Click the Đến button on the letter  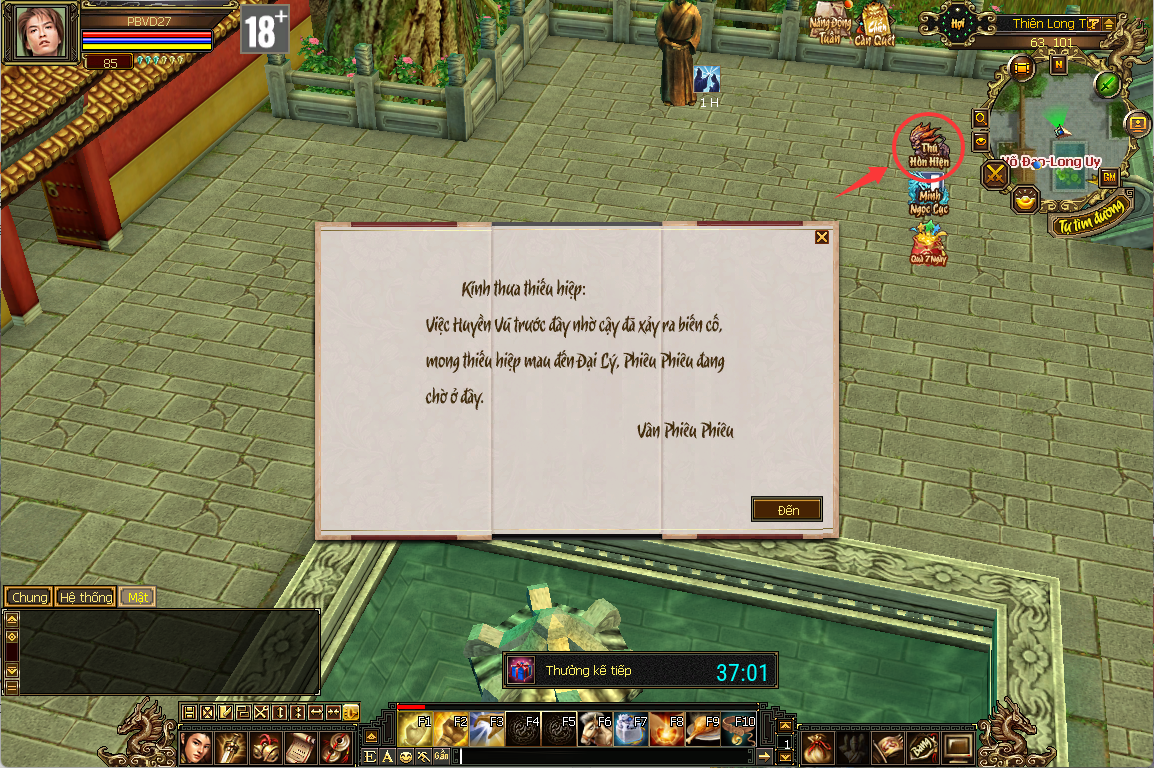tap(787, 510)
